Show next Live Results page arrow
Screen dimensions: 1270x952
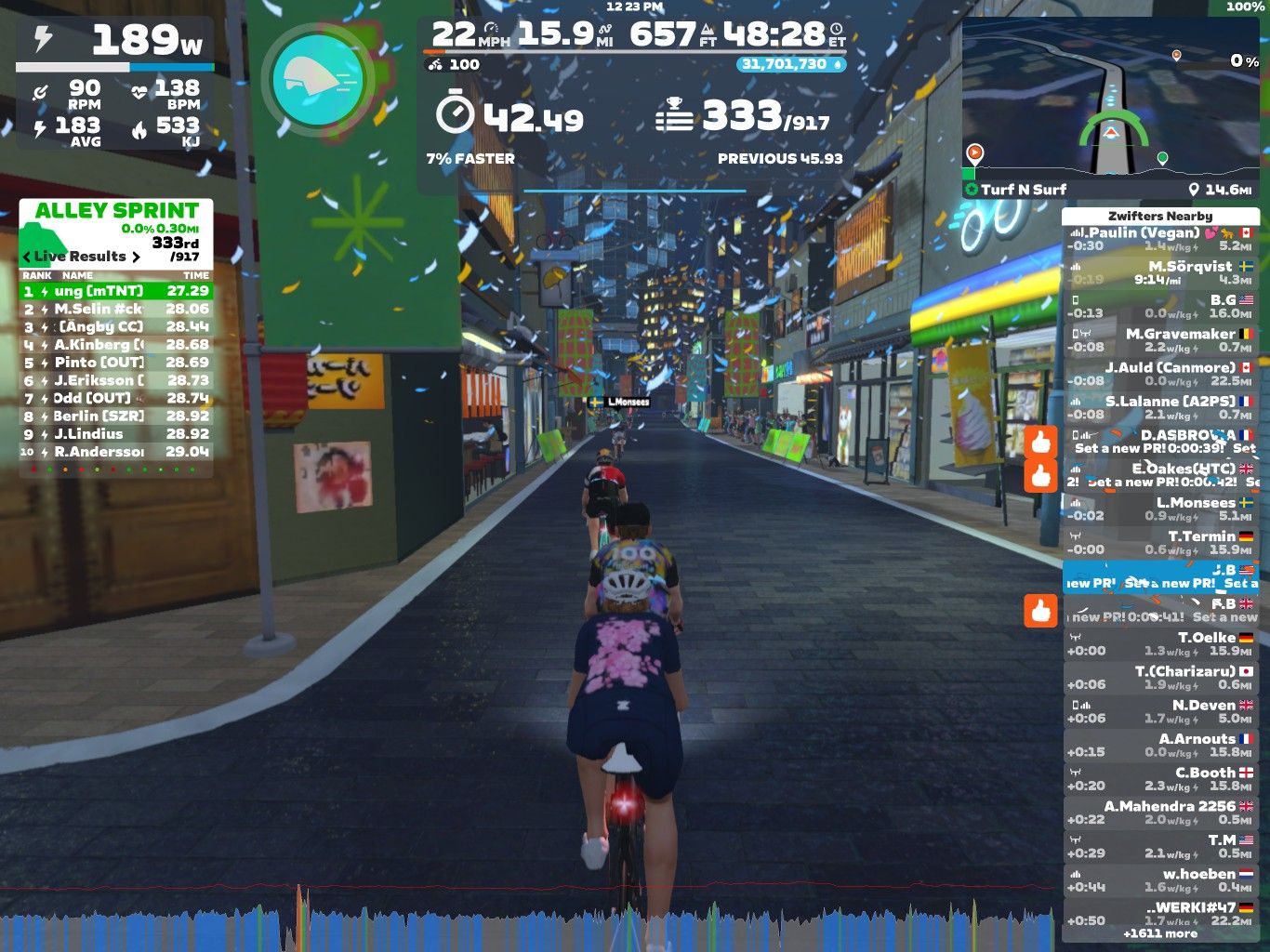[x=137, y=257]
